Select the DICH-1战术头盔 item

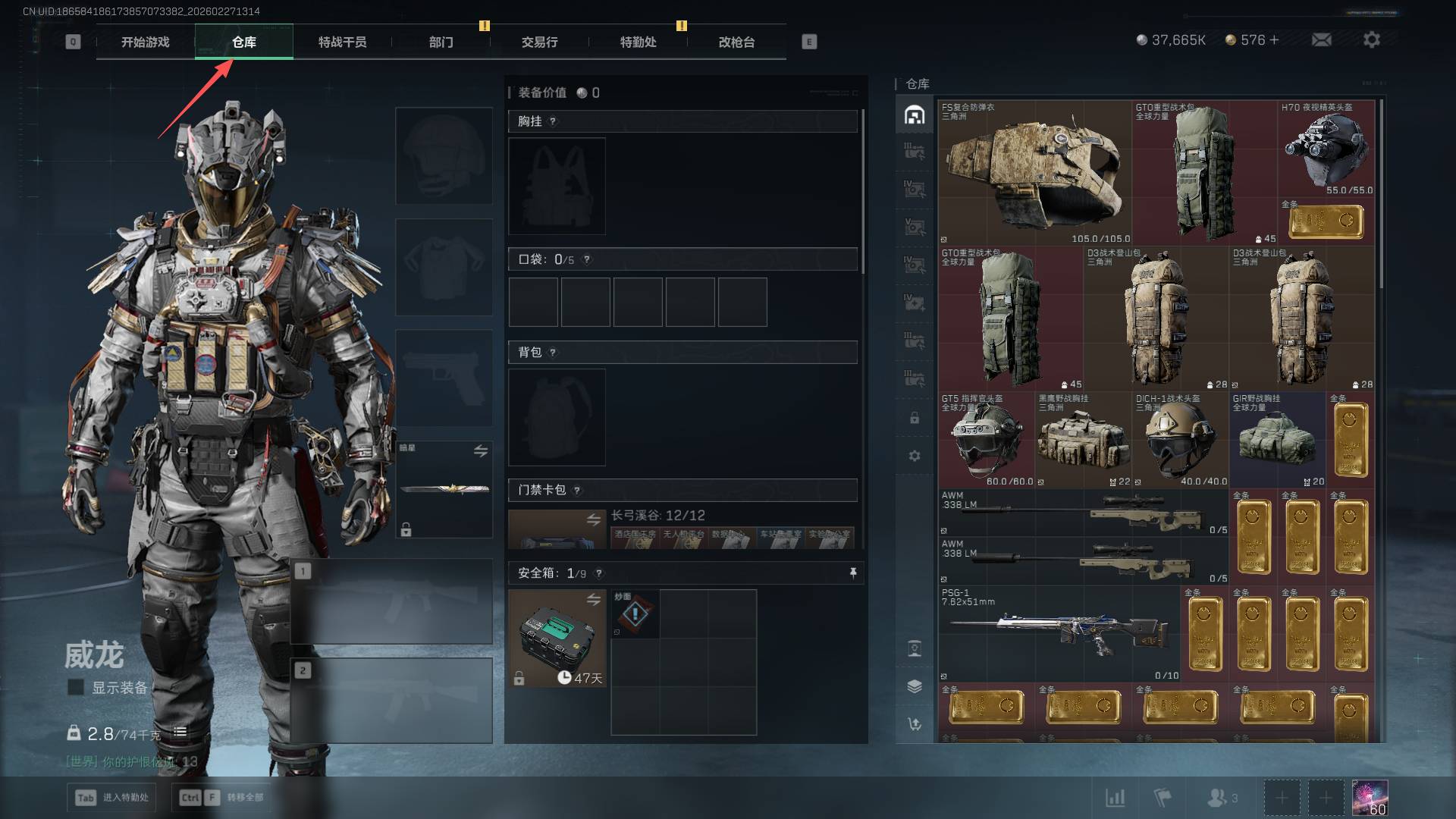1180,440
